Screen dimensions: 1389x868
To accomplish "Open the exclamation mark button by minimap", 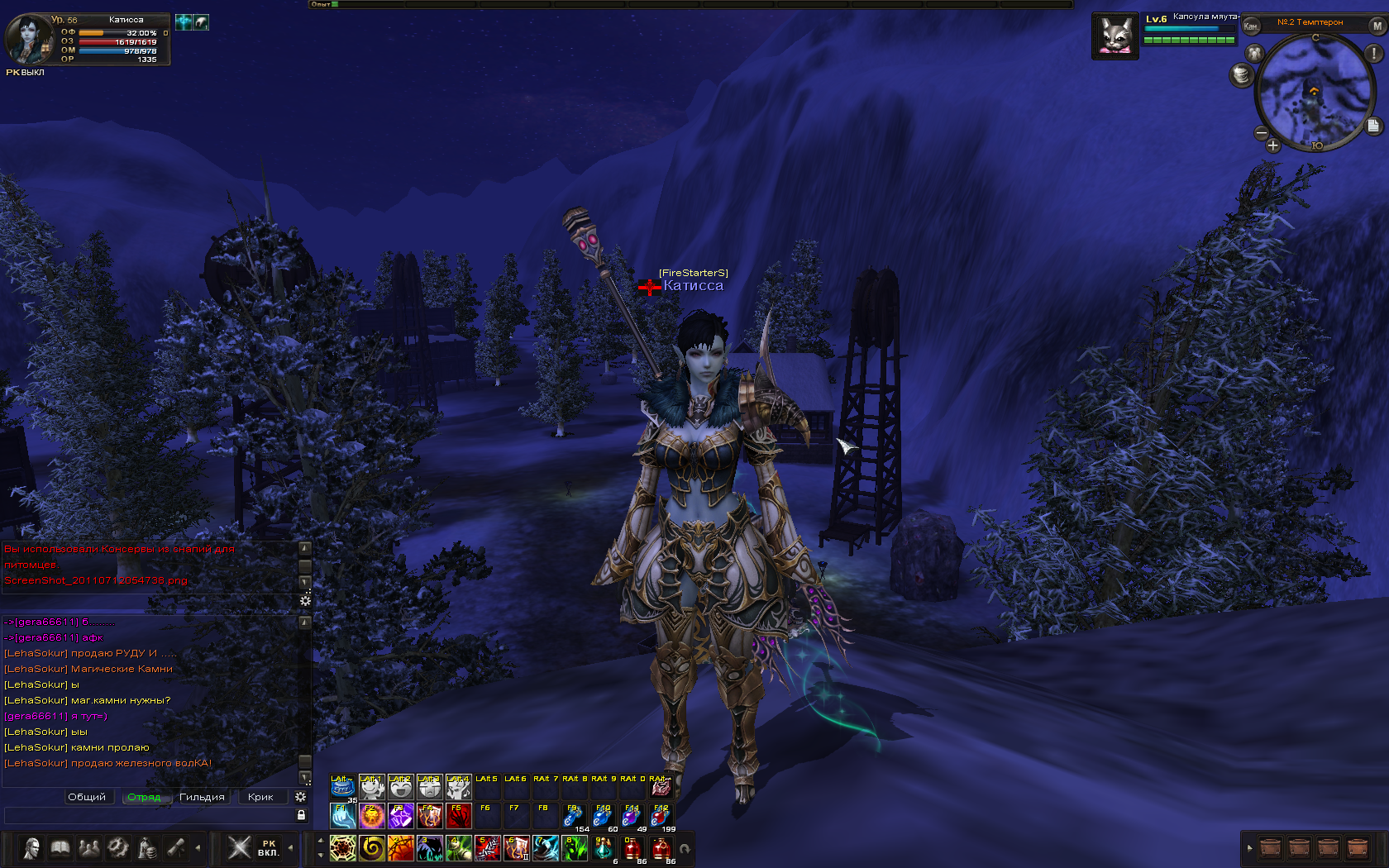I will tap(1373, 53).
